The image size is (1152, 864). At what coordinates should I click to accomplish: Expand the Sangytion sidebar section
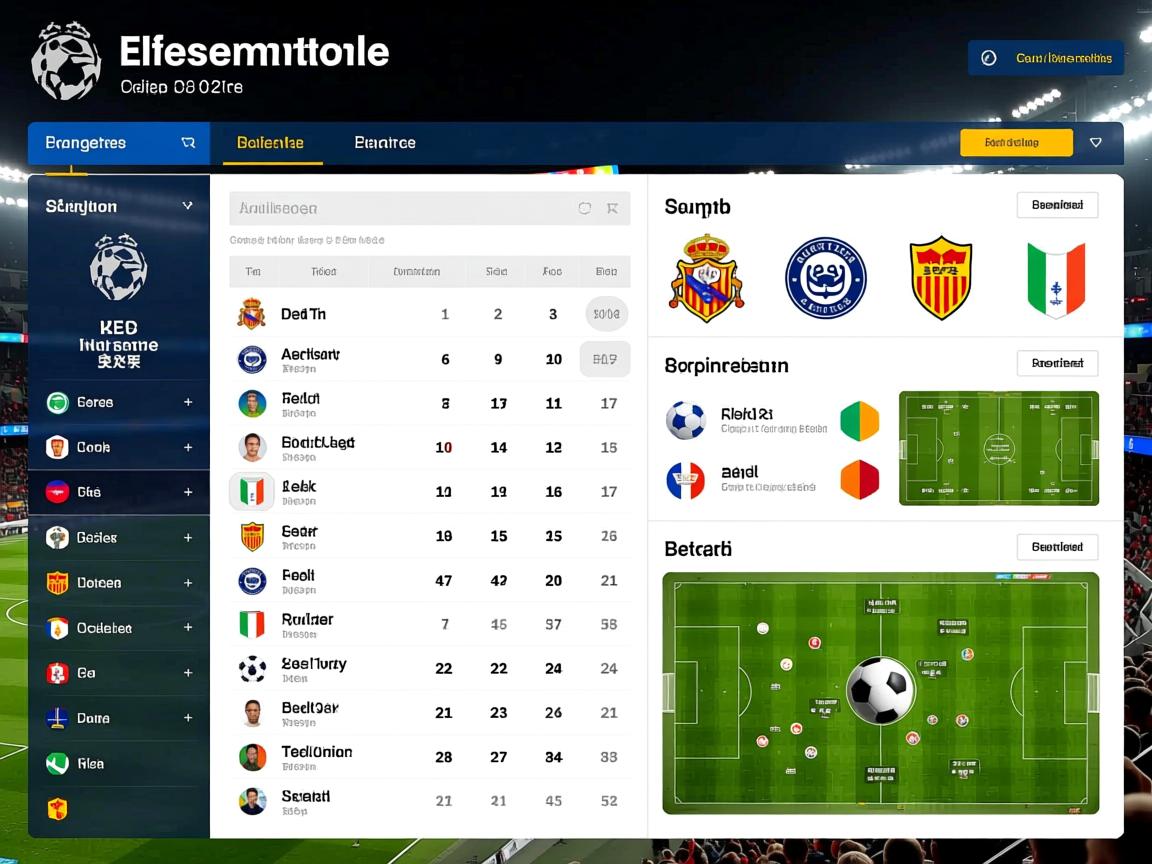(x=187, y=206)
